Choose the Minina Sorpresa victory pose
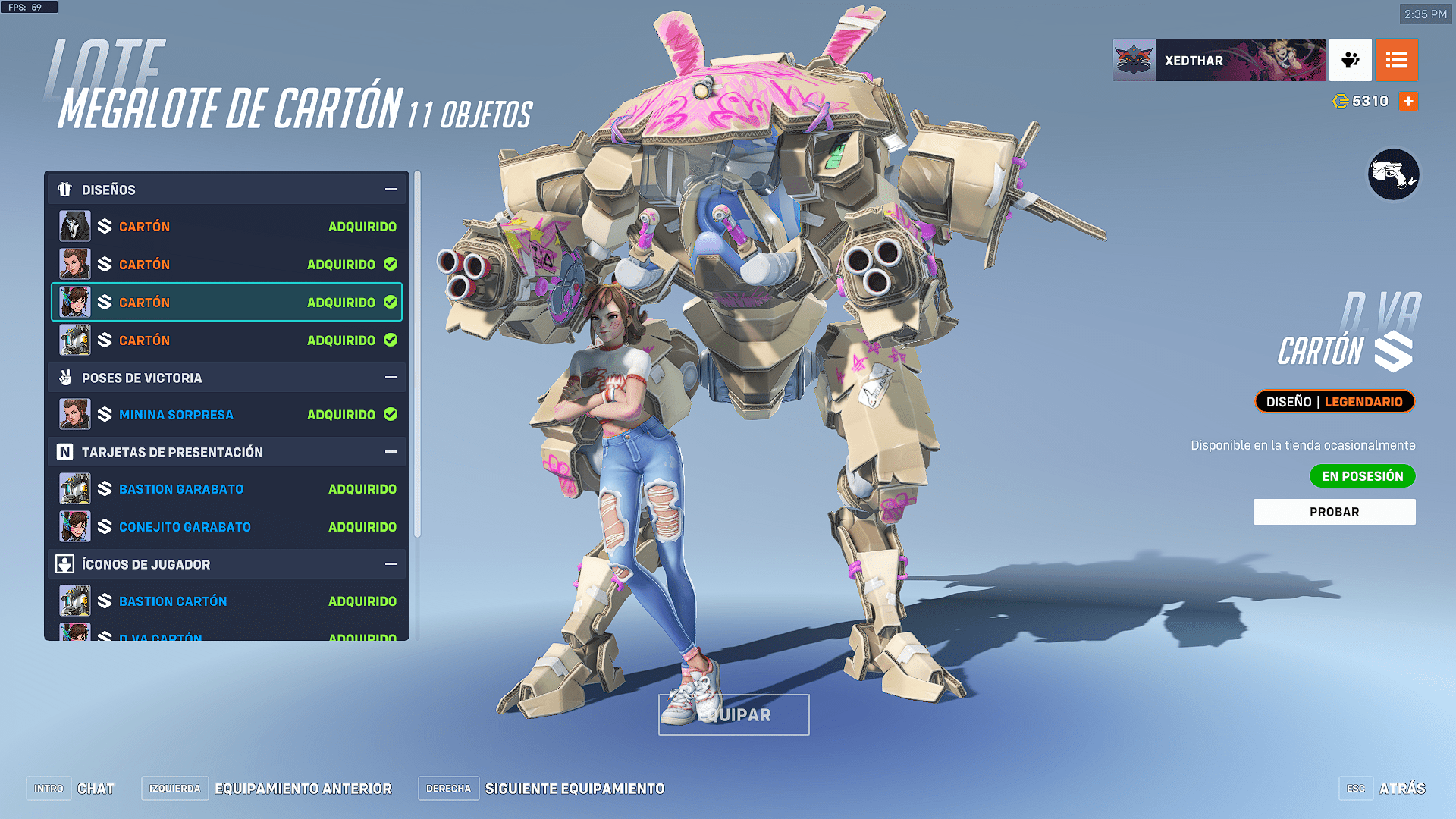Screen dimensions: 1456x819 pos(227,415)
